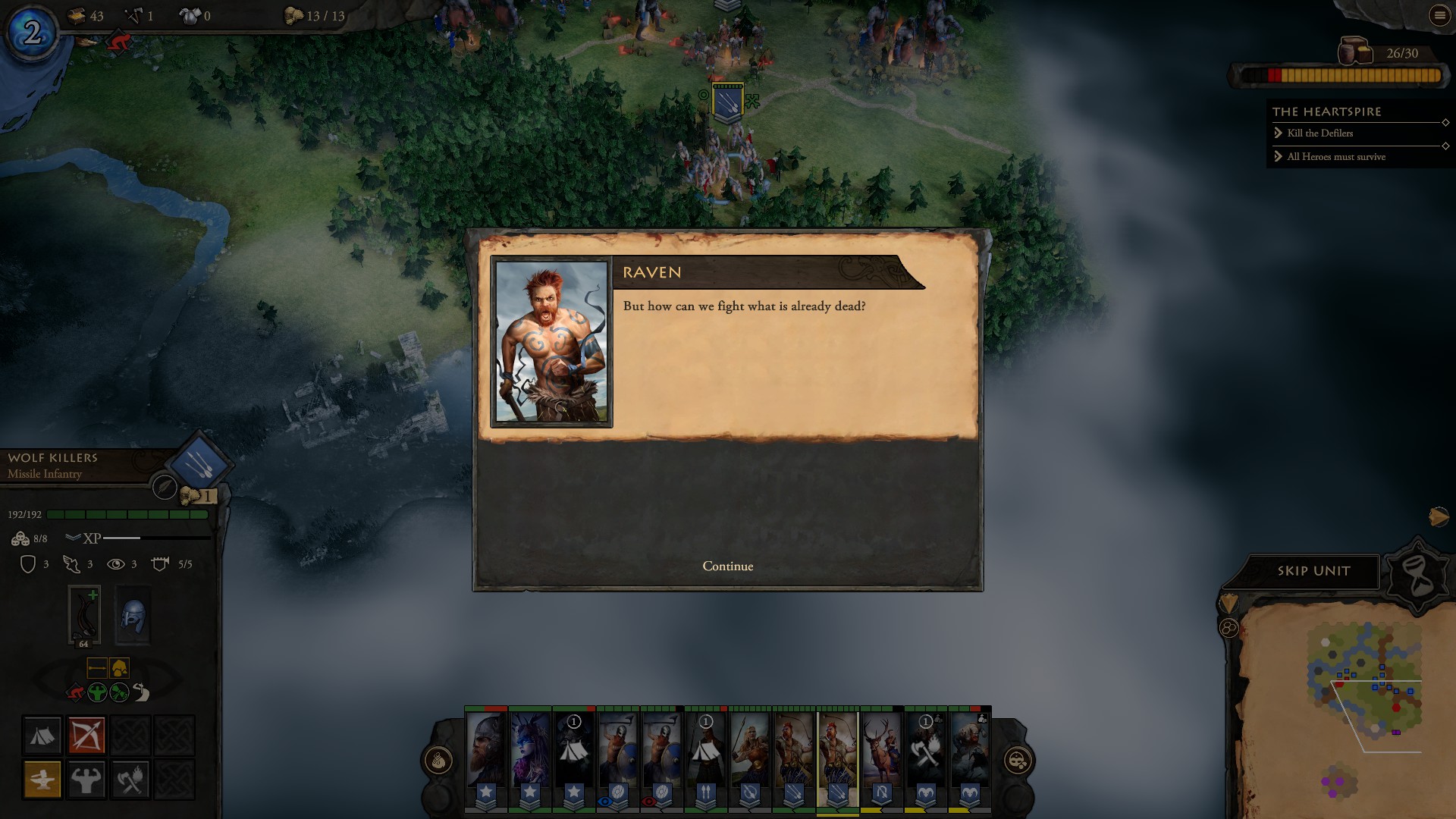Click the Skip Unit button

(1313, 571)
